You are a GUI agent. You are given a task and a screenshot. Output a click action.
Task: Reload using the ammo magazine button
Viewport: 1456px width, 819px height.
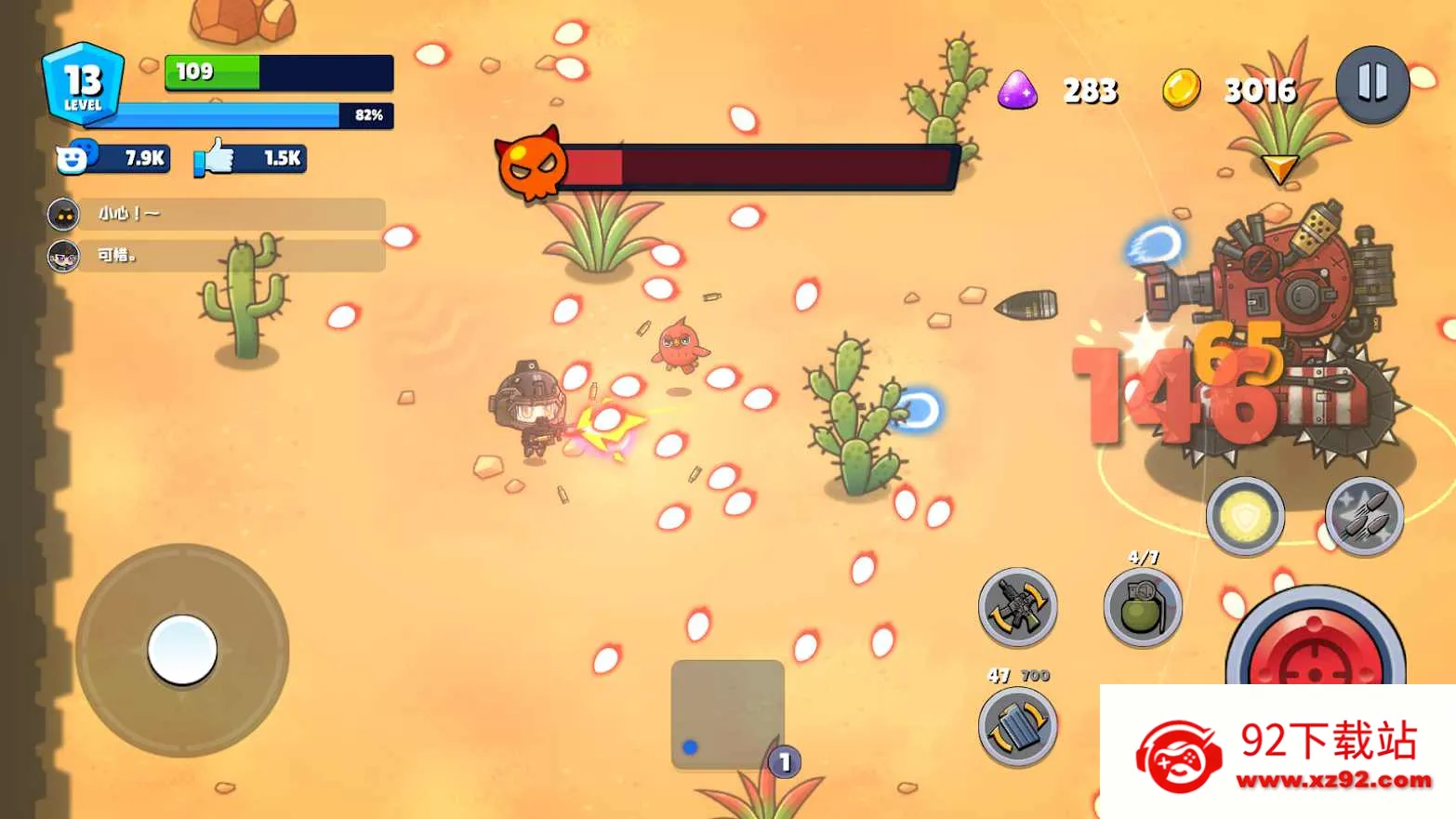(x=1018, y=725)
